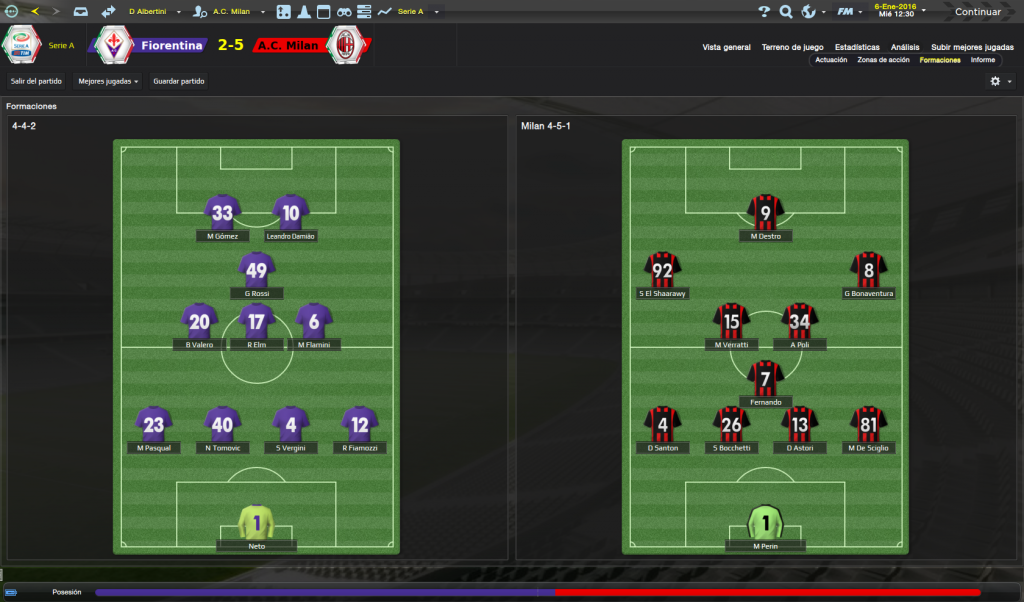The height and width of the screenshot is (602, 1024).
Task: Open the D Albertini manager menu
Action: pos(152,12)
